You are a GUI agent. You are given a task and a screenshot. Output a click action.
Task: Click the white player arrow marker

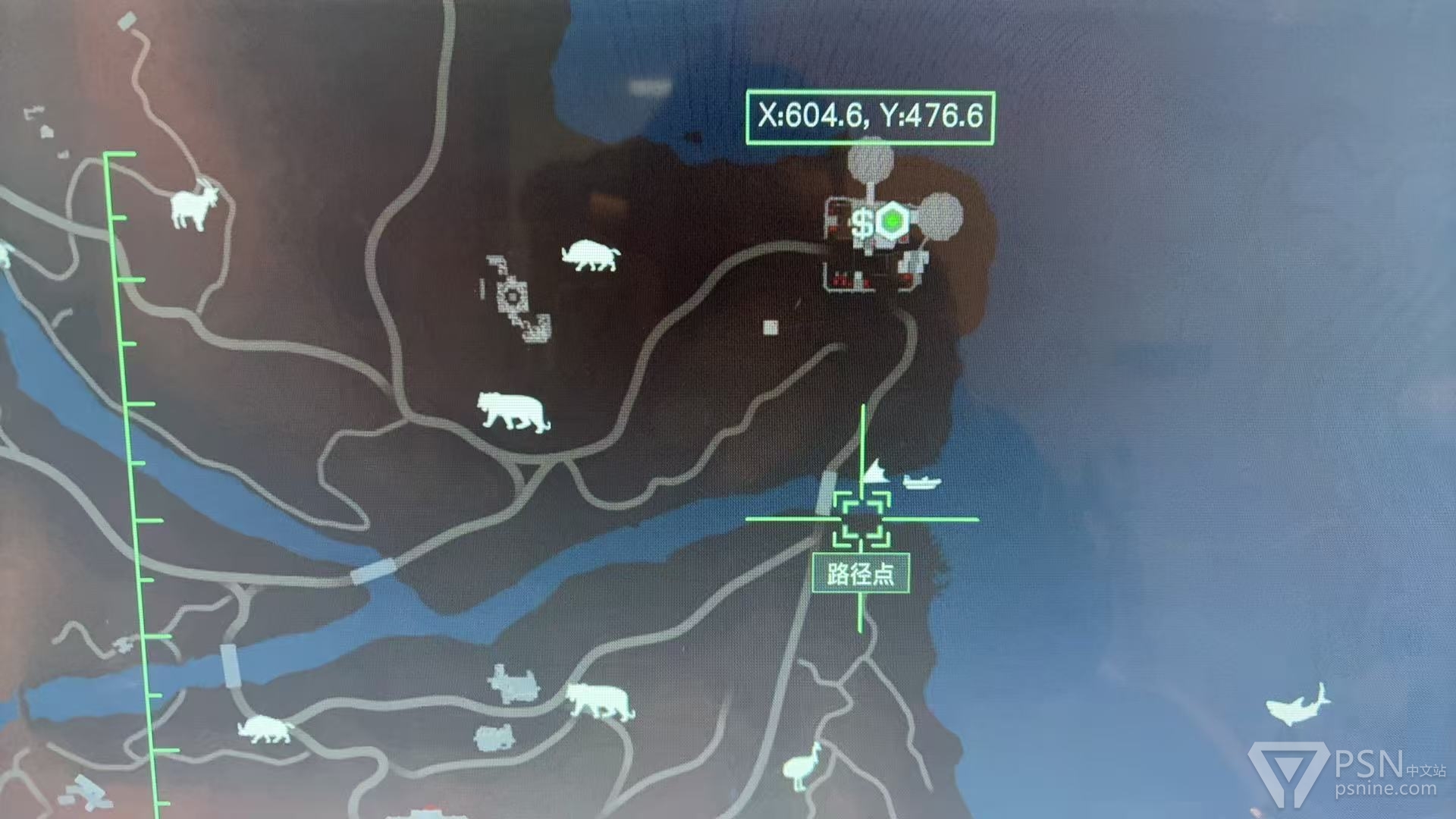click(x=875, y=472)
